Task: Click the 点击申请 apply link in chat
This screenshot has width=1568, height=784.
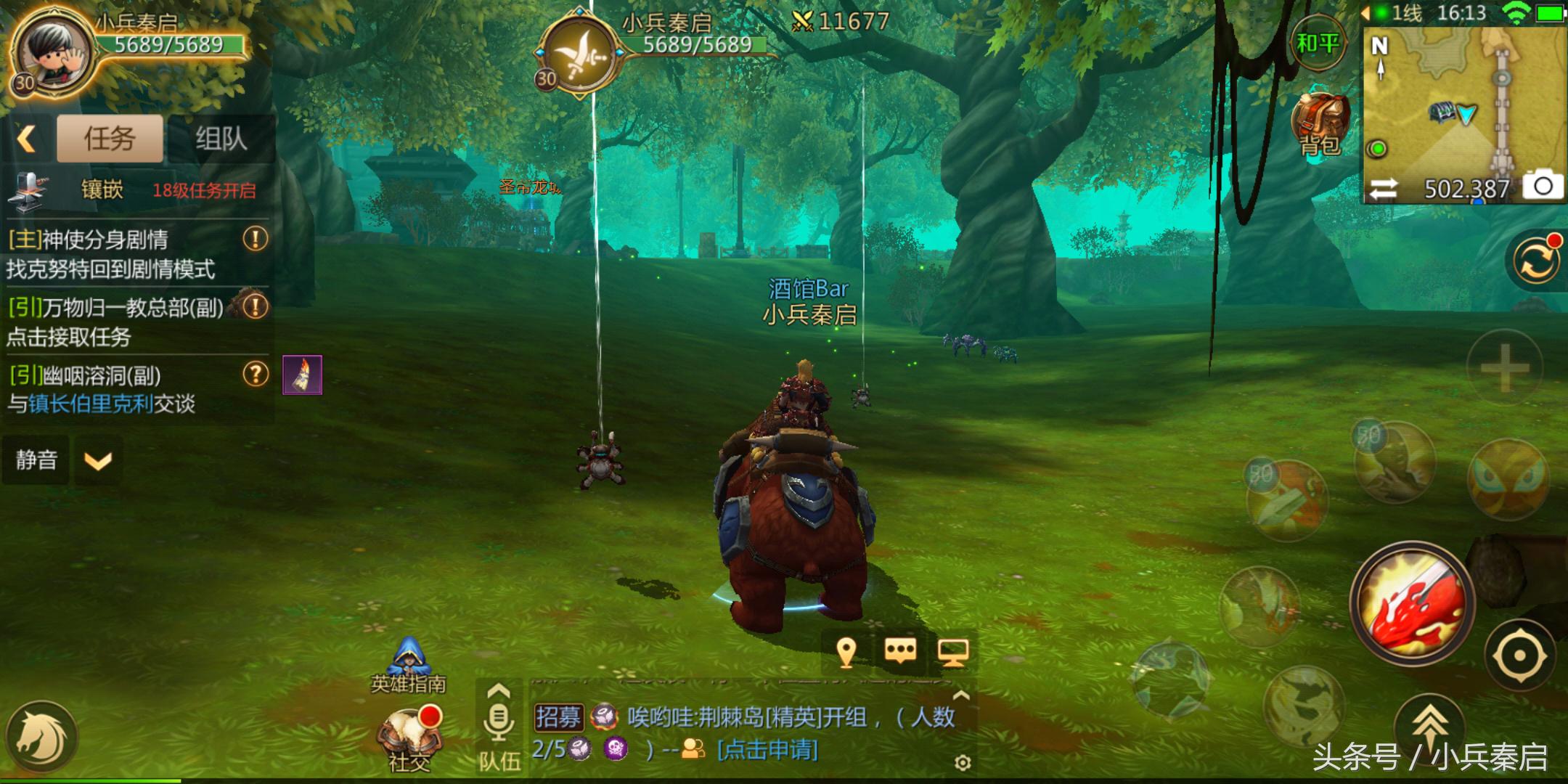Action: [767, 750]
